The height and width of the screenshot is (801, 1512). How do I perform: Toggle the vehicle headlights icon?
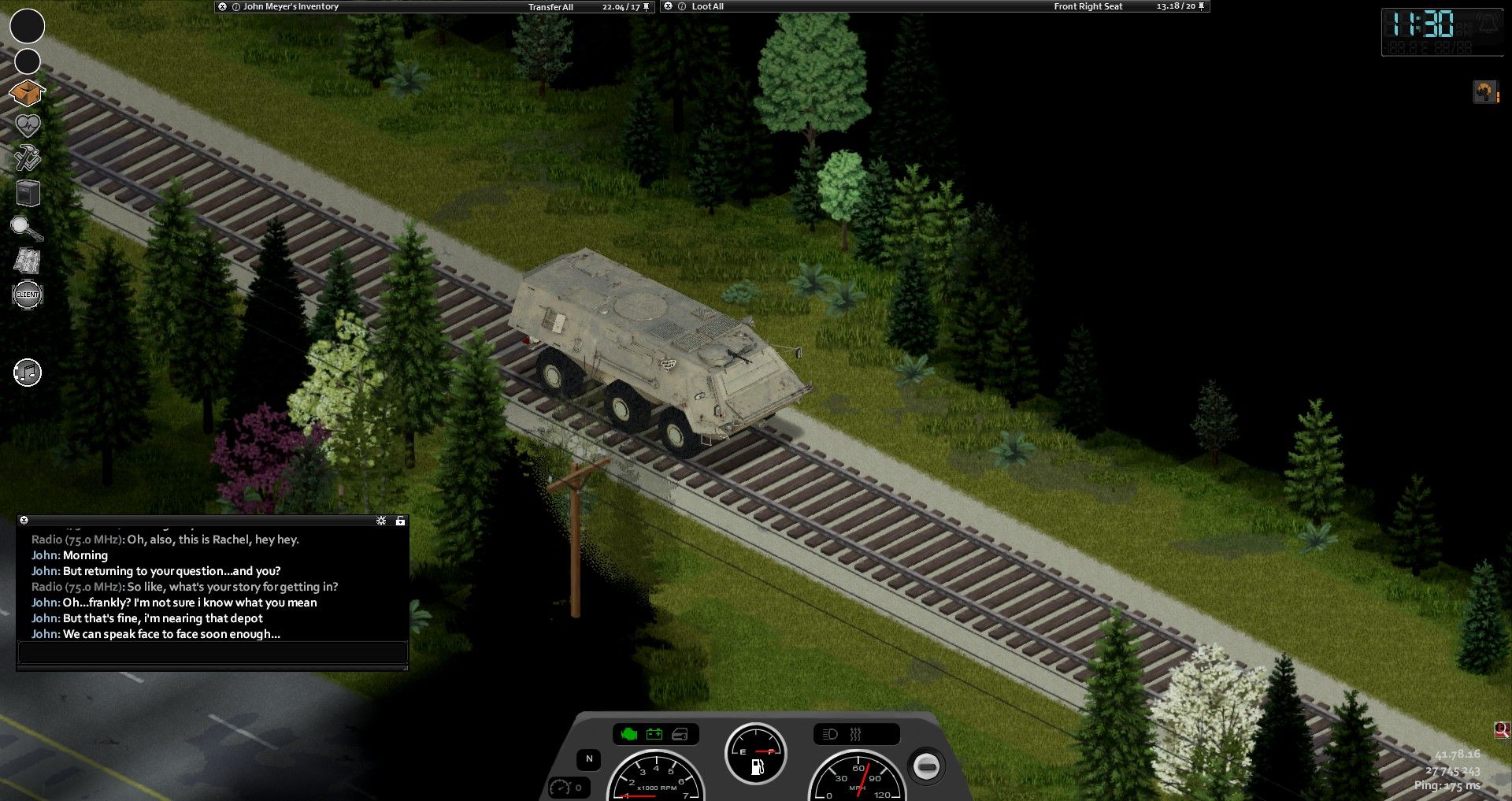(x=830, y=734)
